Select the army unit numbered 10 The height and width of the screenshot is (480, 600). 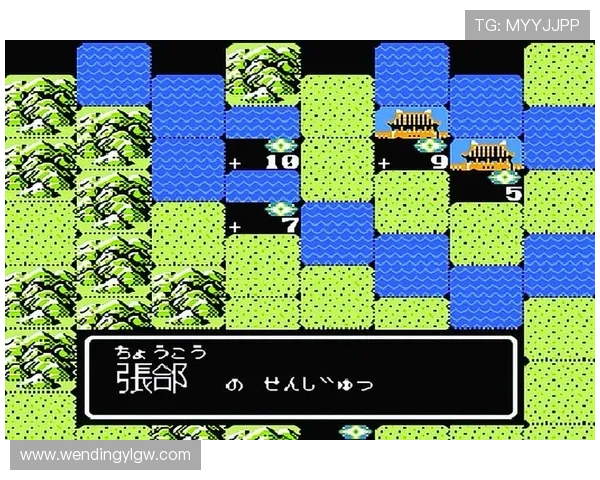pos(278,147)
